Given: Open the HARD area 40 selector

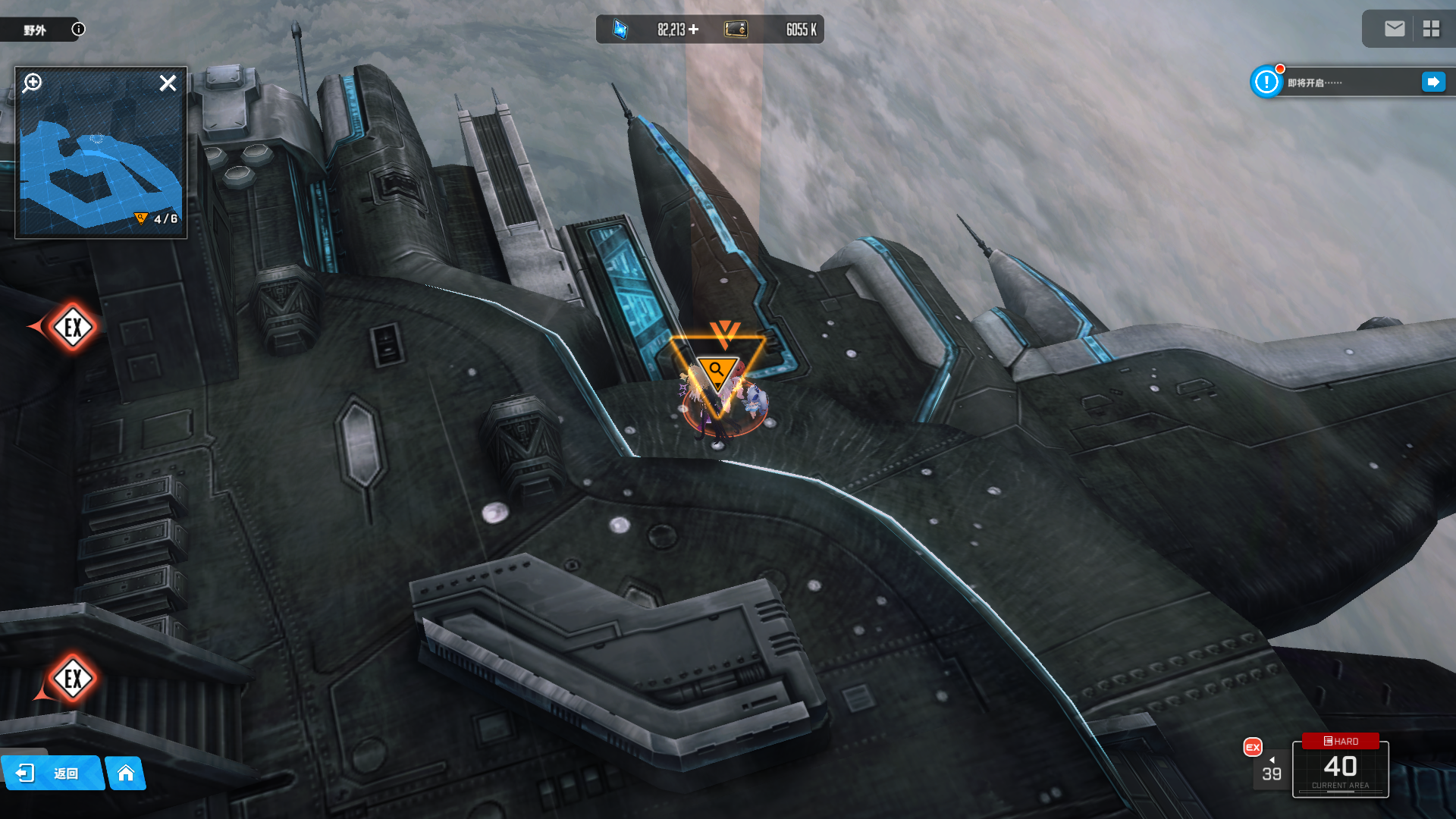Looking at the screenshot, I should pos(1340,767).
